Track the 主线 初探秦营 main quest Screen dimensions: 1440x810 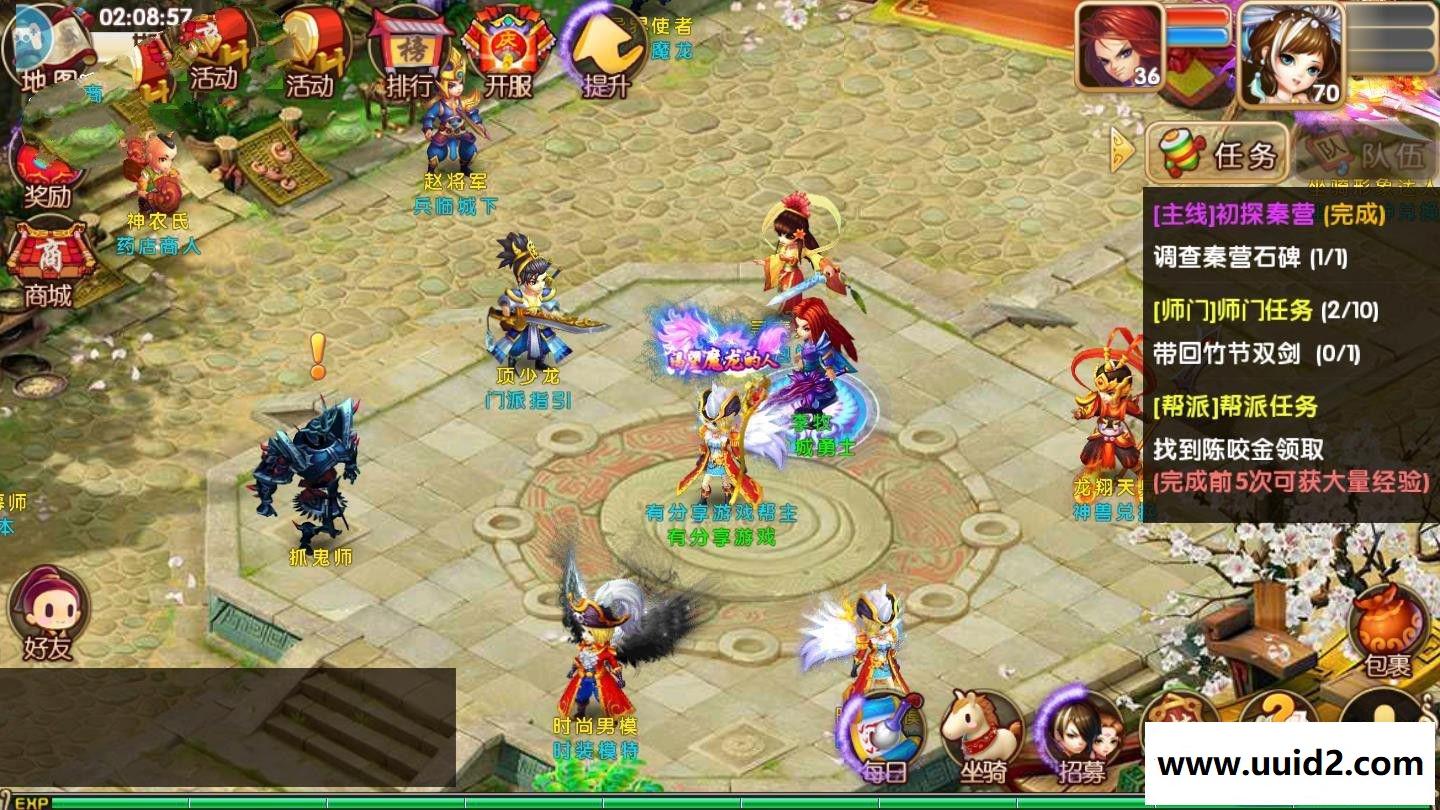(1270, 214)
